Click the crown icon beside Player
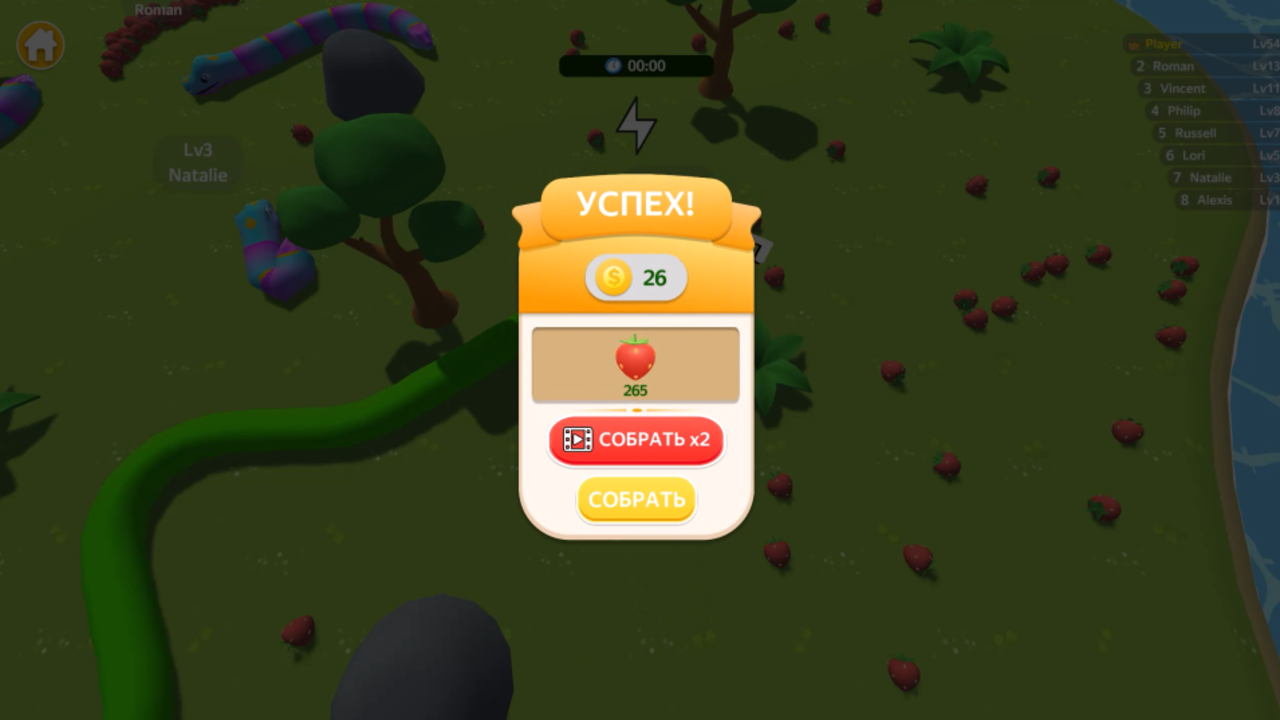This screenshot has height=720, width=1280. point(1132,44)
